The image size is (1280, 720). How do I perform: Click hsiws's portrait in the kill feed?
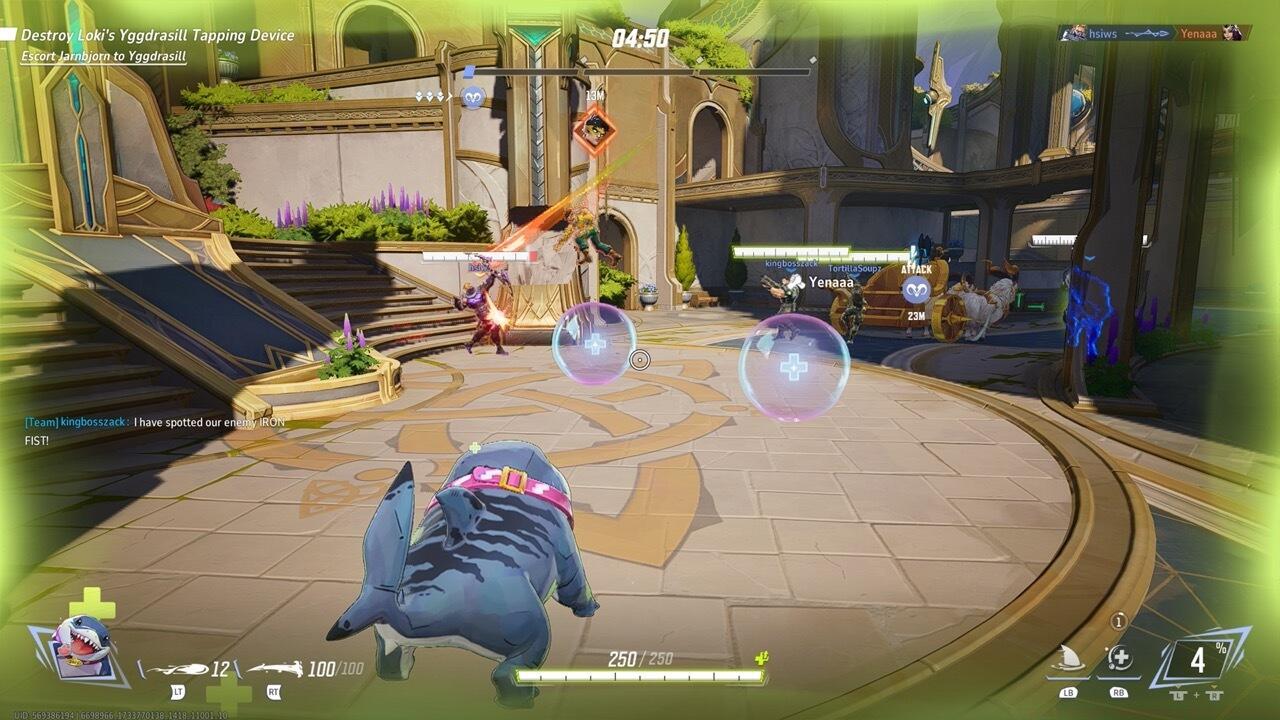pos(1075,30)
